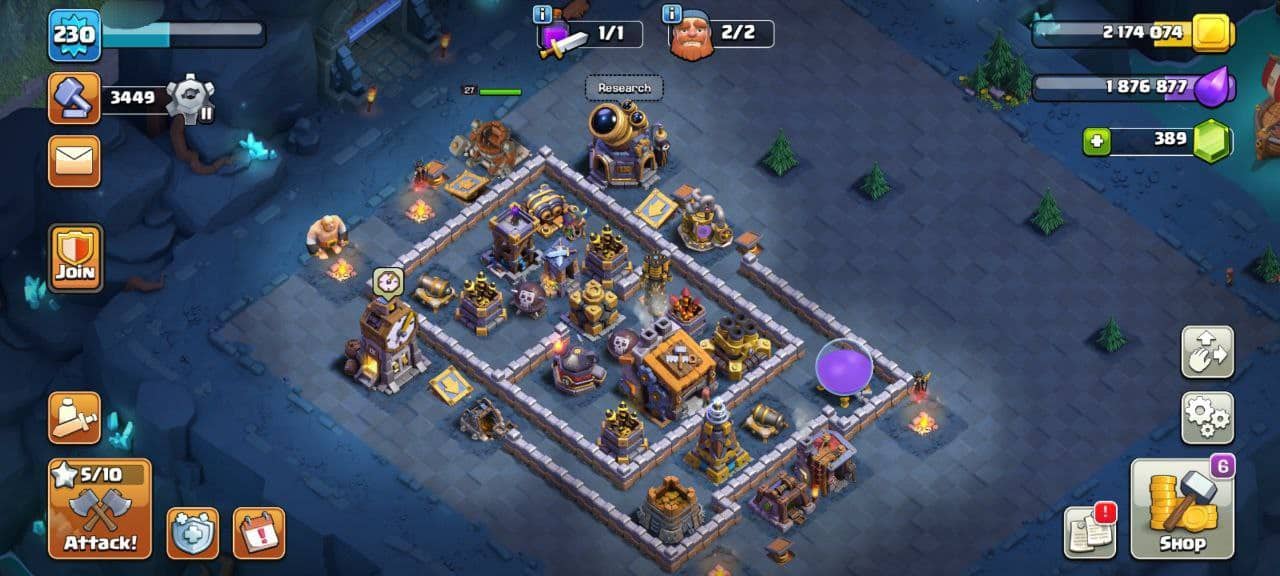Open the mail inbox envelope
1280x576 pixels.
click(x=75, y=161)
